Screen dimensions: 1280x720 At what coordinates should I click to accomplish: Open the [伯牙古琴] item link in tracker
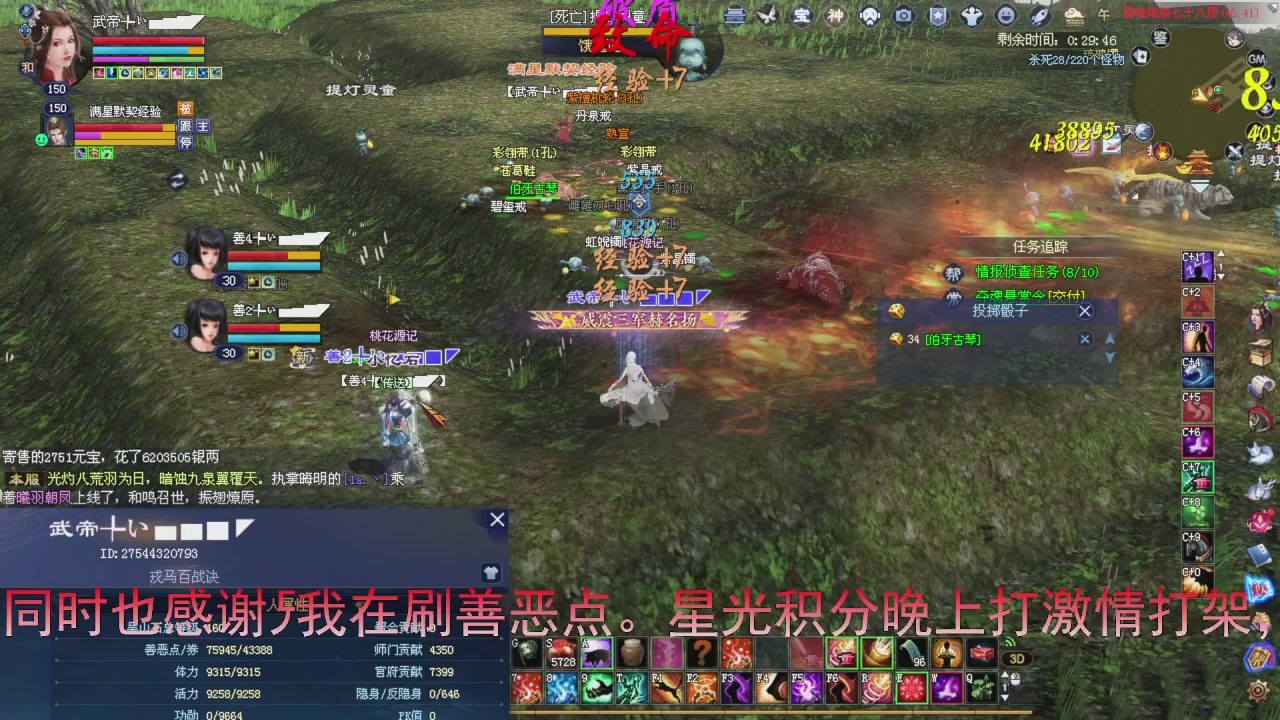point(952,339)
